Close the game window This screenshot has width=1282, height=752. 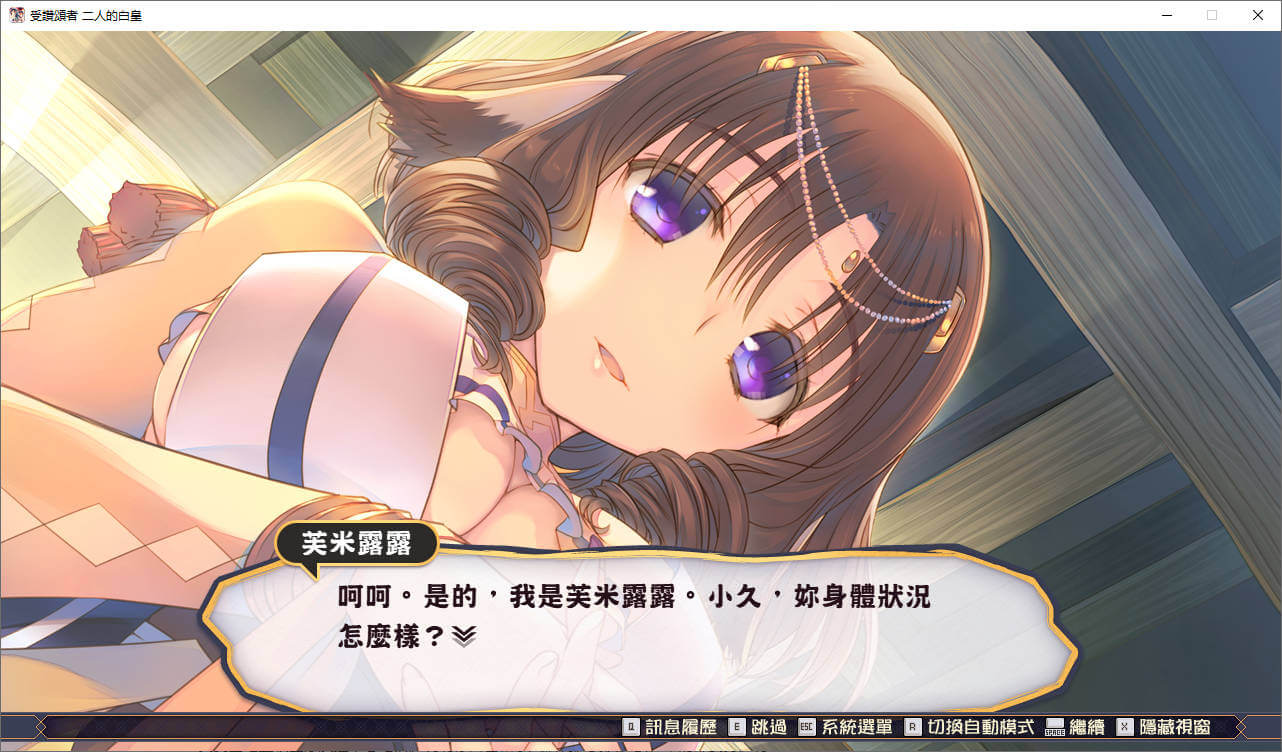[x=1258, y=15]
